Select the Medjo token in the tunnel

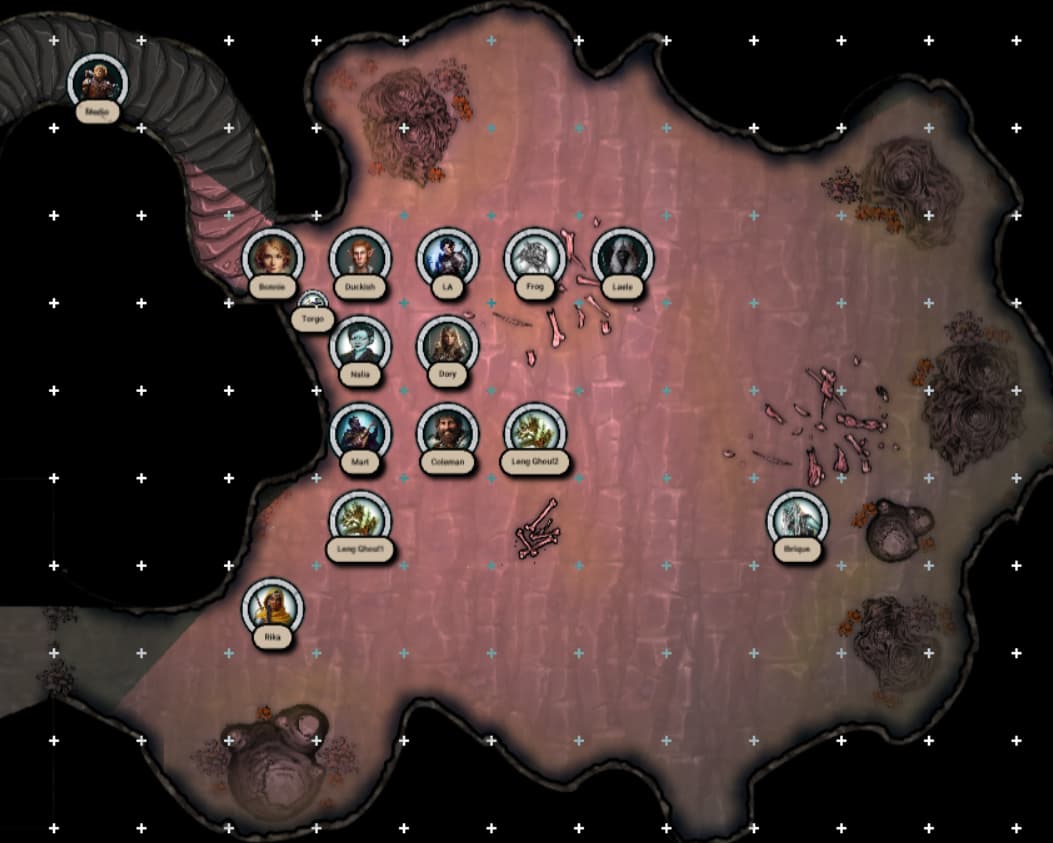click(97, 82)
